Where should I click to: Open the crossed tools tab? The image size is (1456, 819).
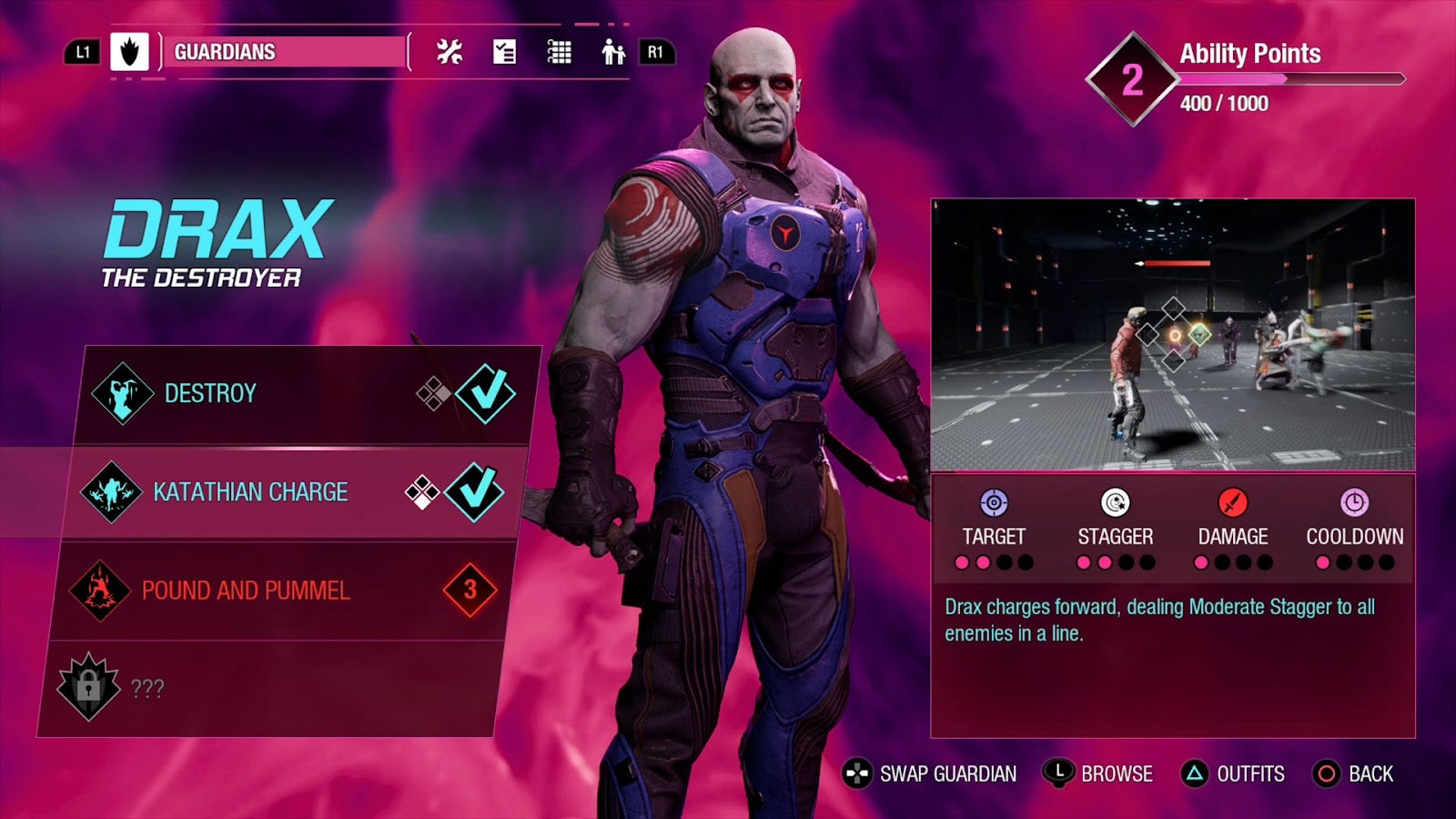449,52
